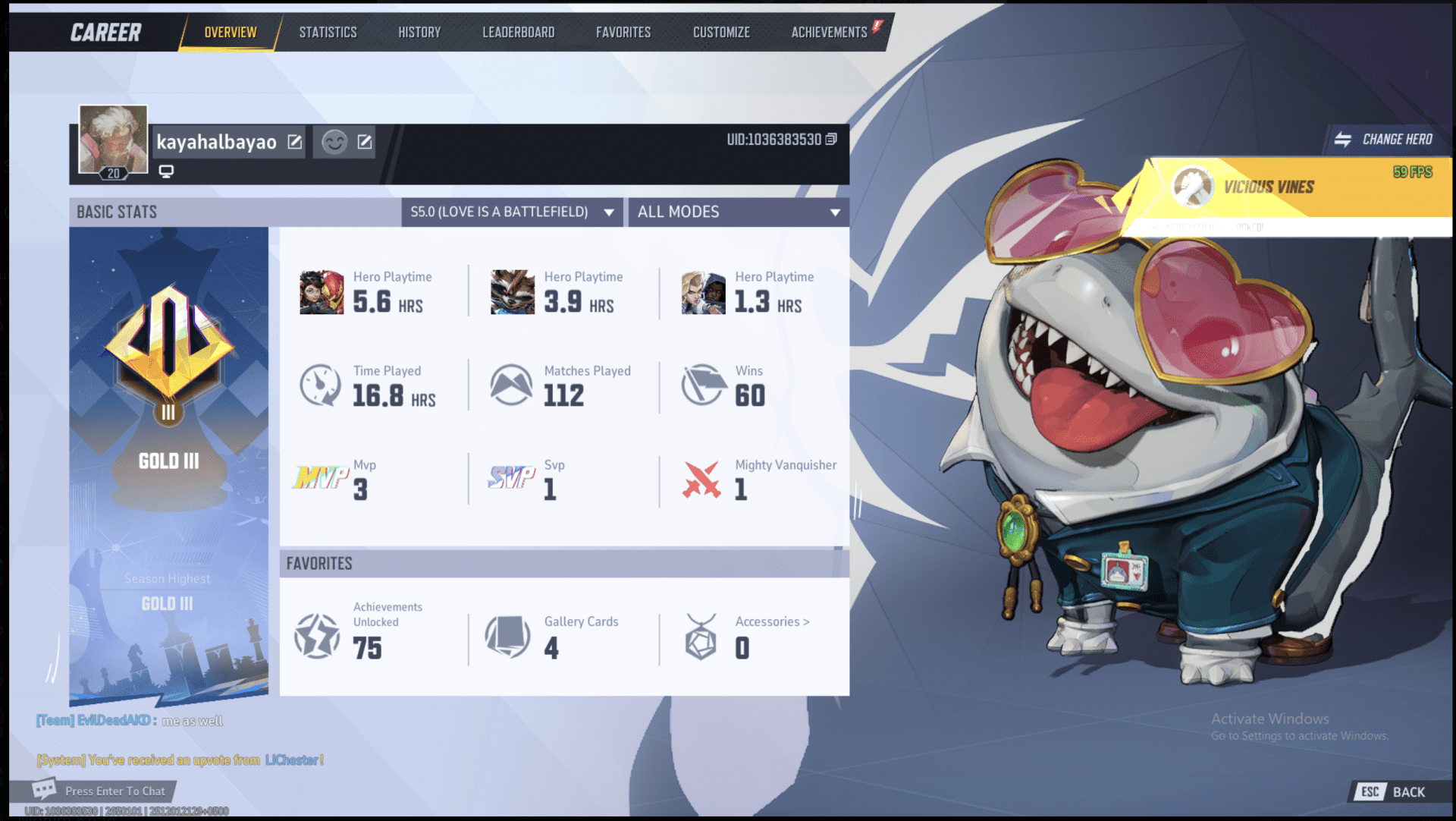The width and height of the screenshot is (1456, 821).
Task: Switch to the Statistics tab
Action: point(328,32)
